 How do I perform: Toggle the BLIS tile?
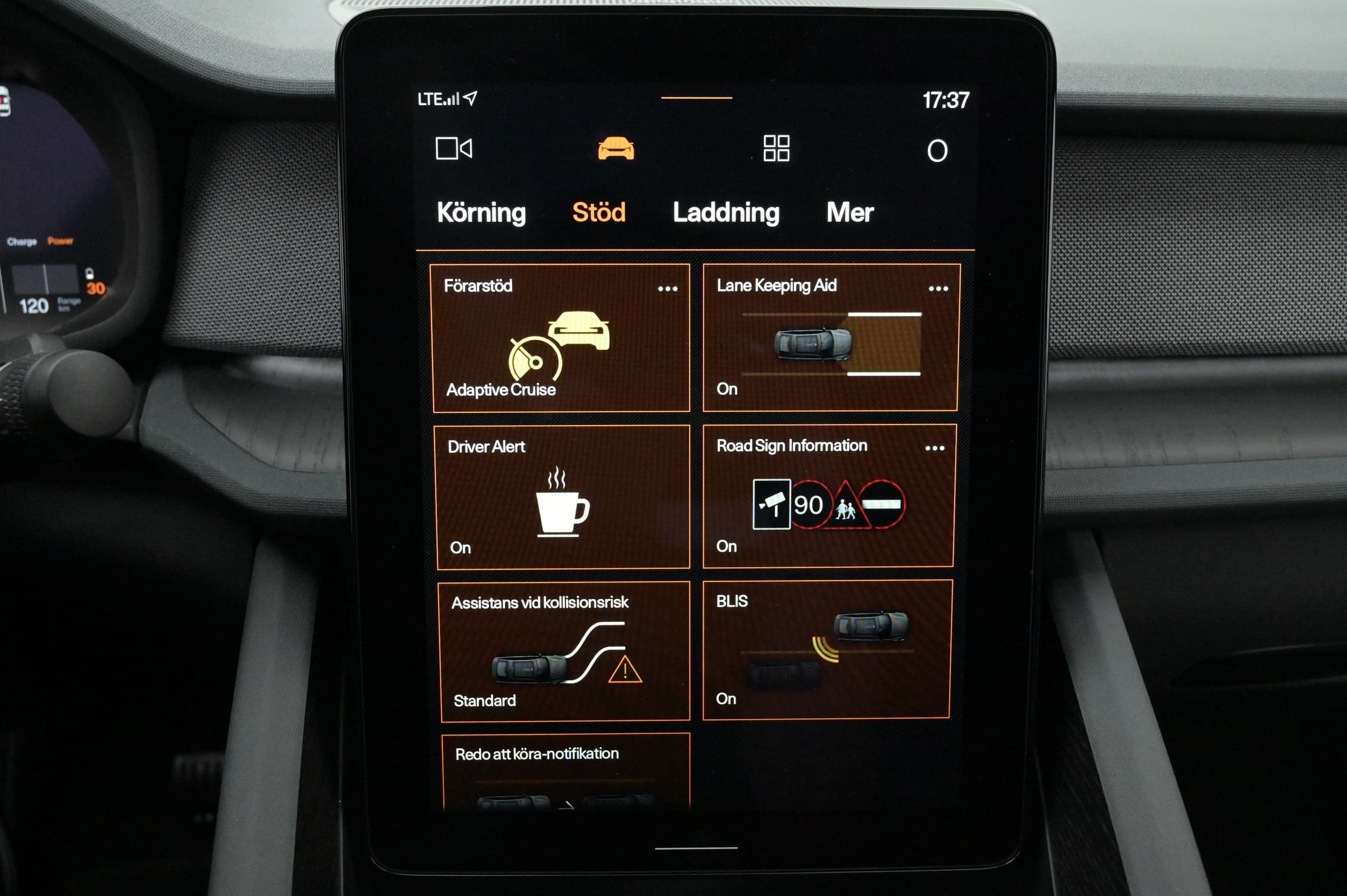click(827, 650)
